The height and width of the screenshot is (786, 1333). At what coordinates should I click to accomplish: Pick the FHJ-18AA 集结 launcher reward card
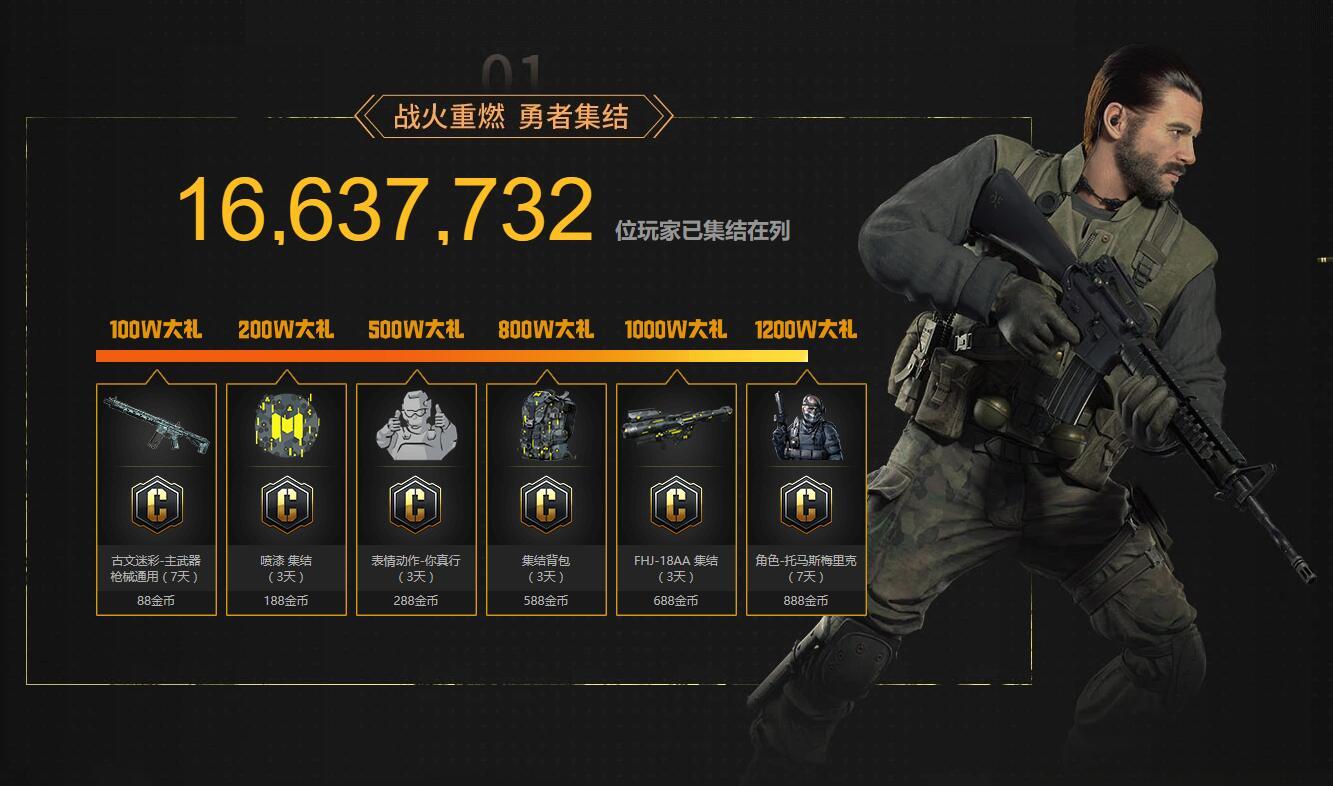tap(676, 499)
